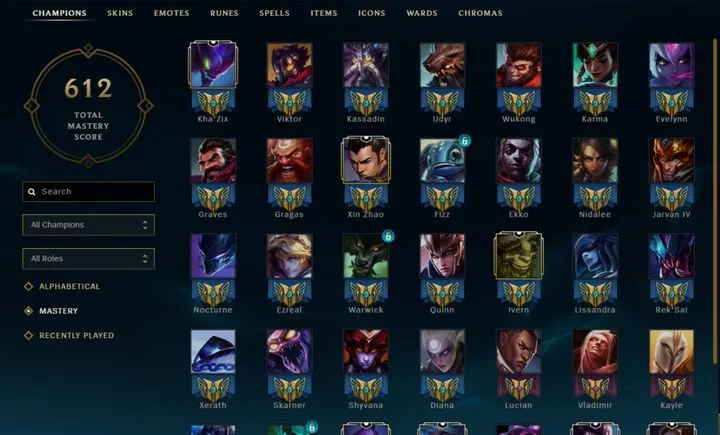Open Fizz's champion portrait
720x435 pixels.
click(442, 160)
